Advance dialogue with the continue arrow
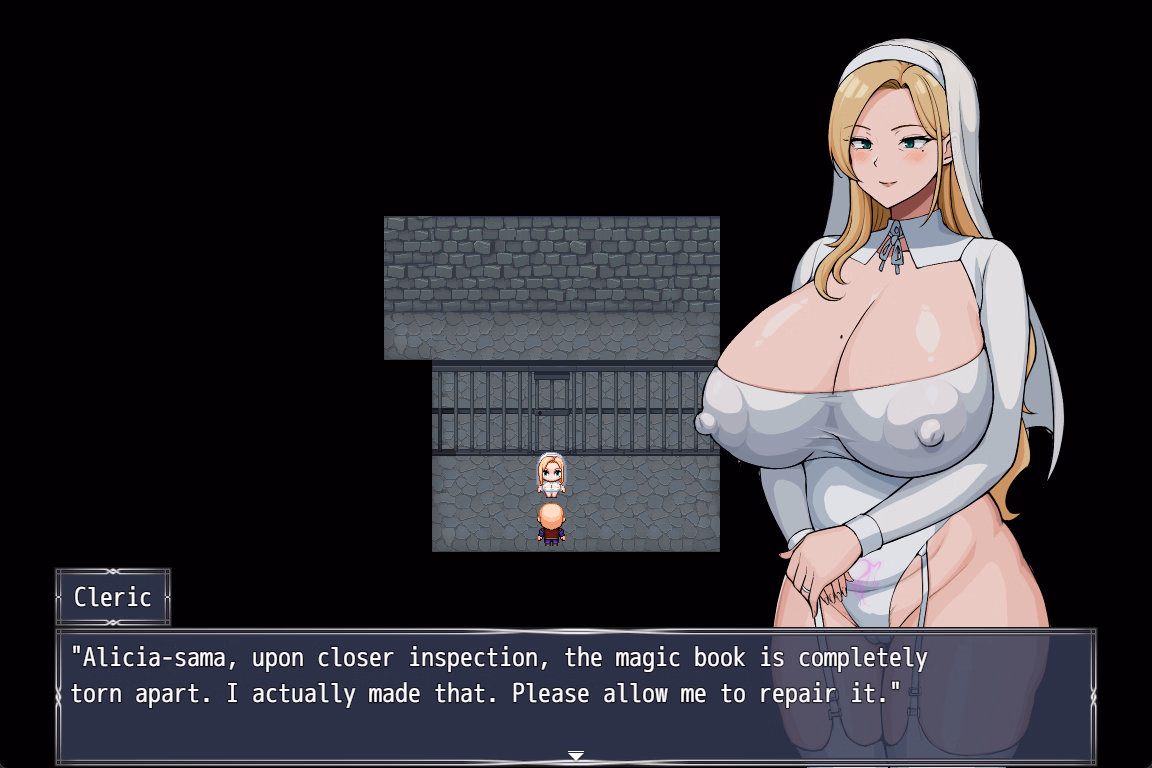This screenshot has height=768, width=1152. [x=575, y=755]
